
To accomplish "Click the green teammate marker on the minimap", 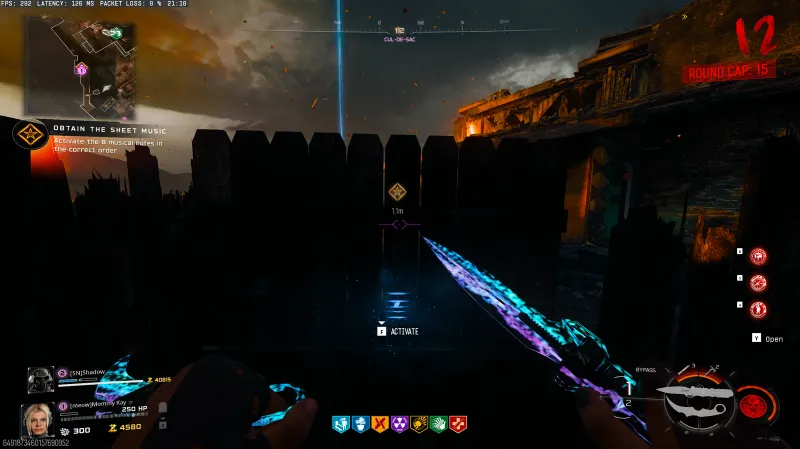I will pyautogui.click(x=116, y=34).
